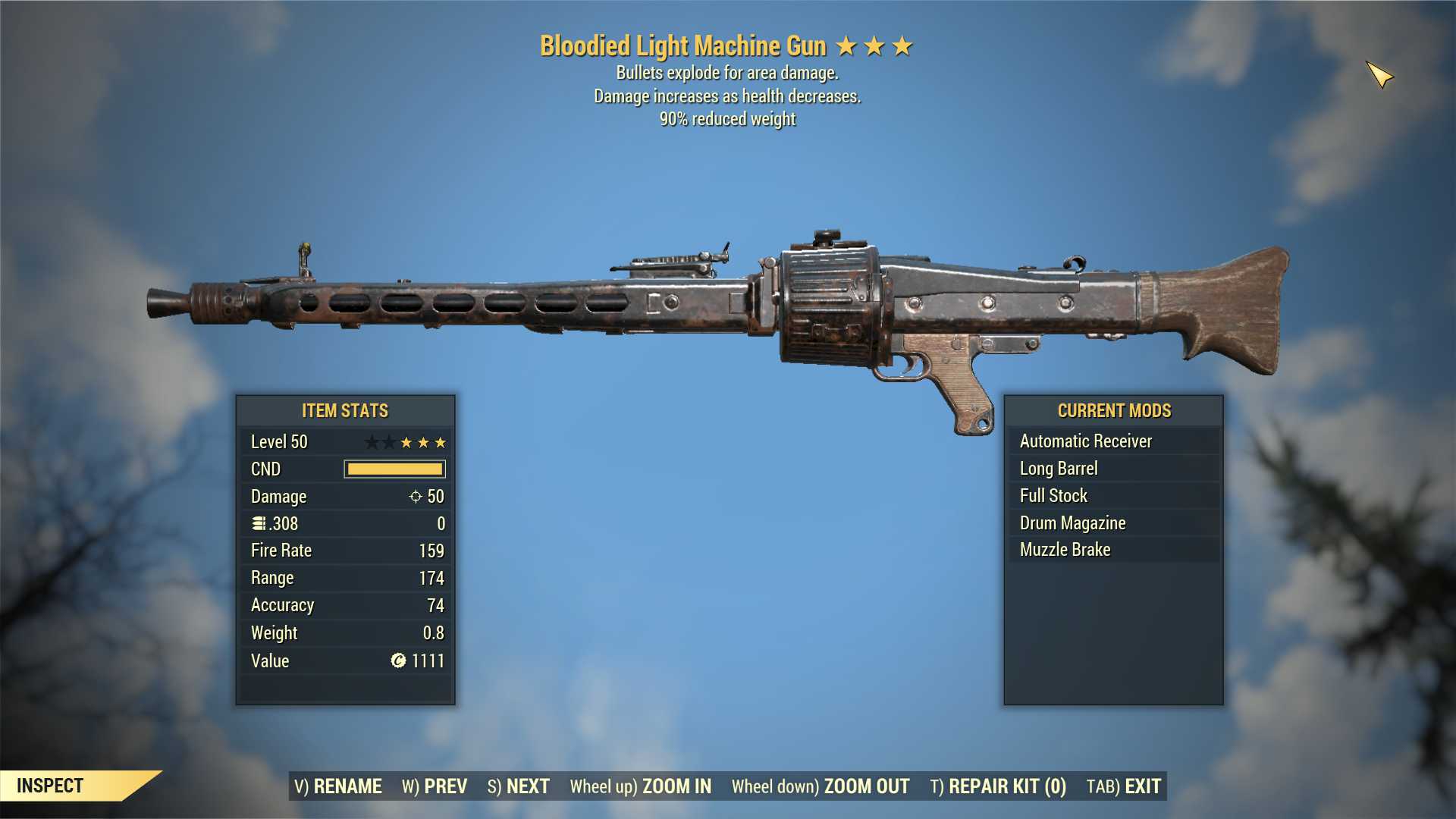Screen dimensions: 1456x819
Task: Click the second gold star in the title
Action: tap(875, 45)
